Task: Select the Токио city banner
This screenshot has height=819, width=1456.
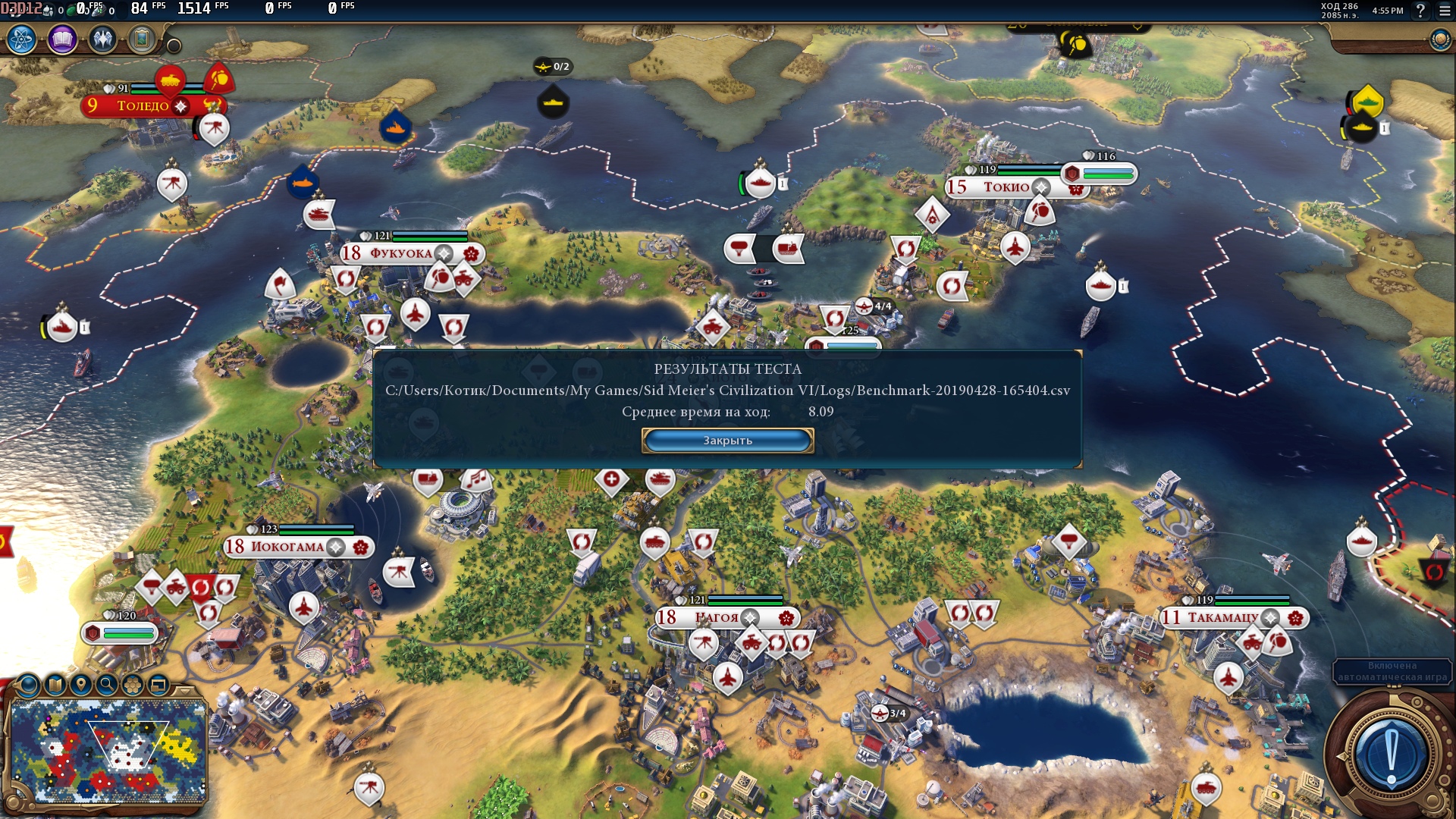Action: 1006,187
